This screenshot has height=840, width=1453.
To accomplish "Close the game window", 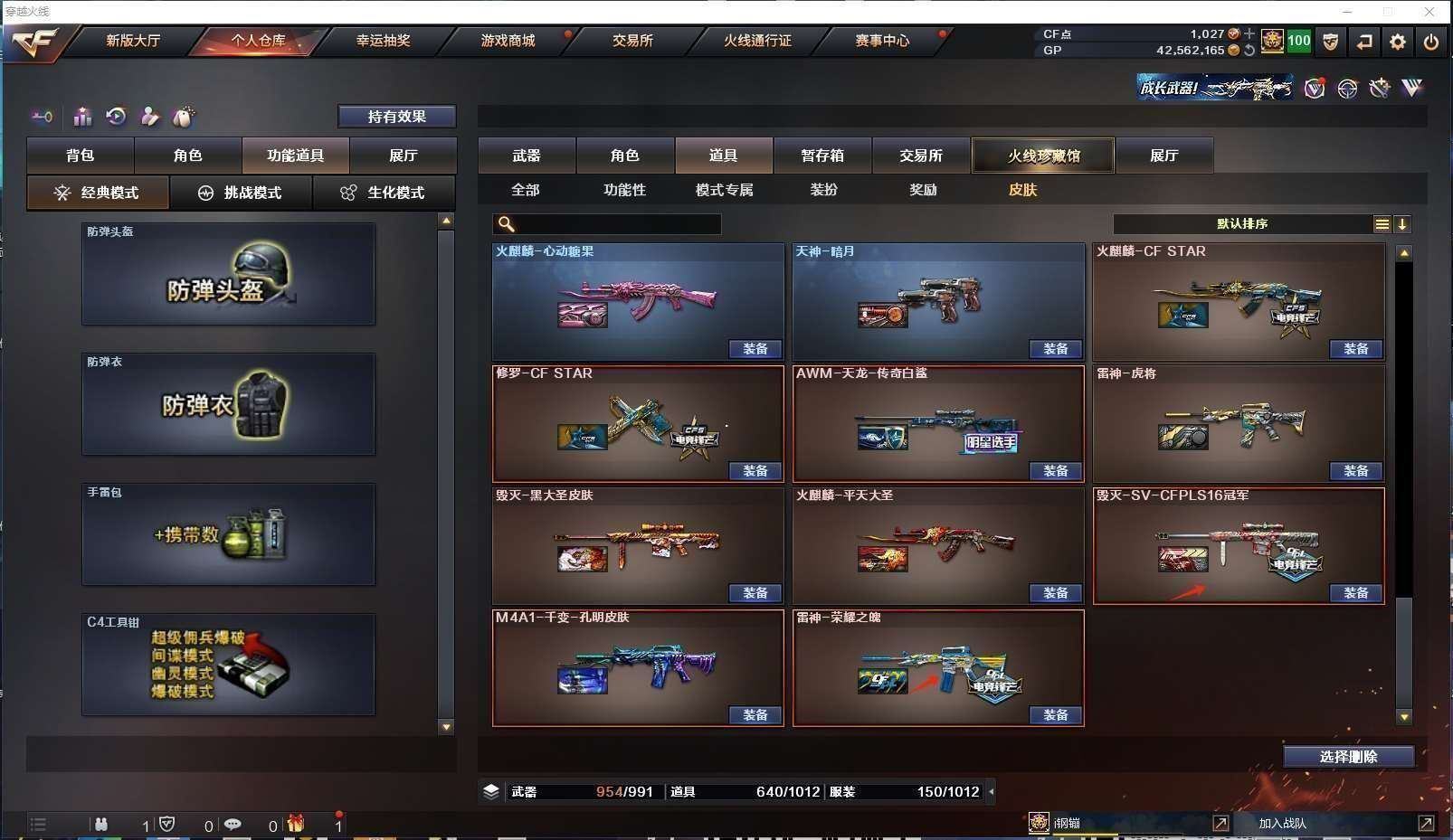I will [x=1429, y=12].
